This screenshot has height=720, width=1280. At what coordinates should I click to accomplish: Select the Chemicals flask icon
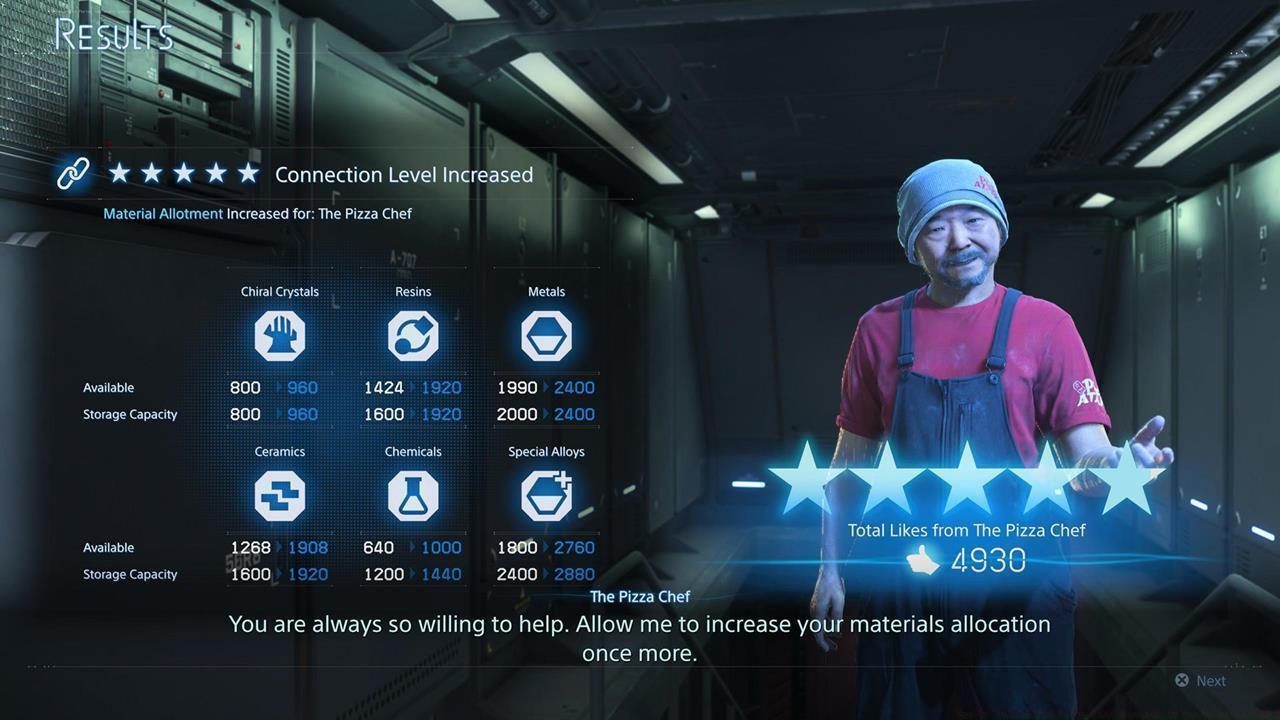pyautogui.click(x=413, y=495)
